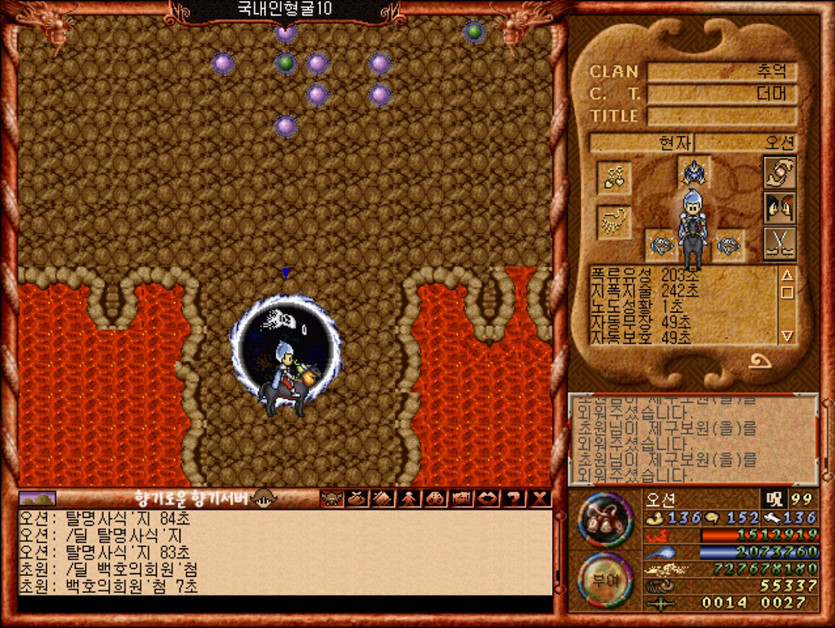The width and height of the screenshot is (835, 628).
Task: Open the pouch bag toolbar icon
Action: (357, 498)
